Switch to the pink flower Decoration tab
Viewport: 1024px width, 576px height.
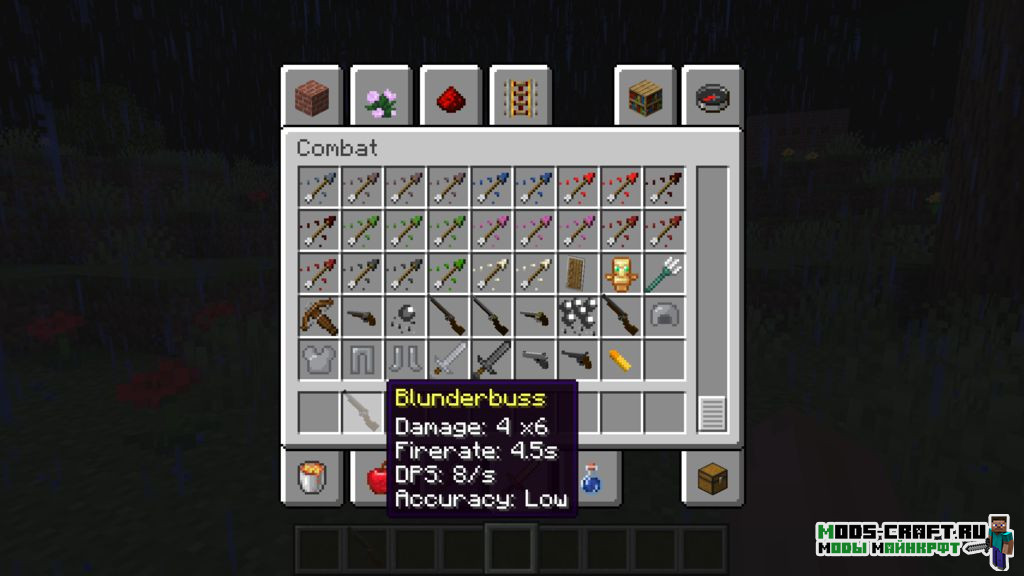(x=380, y=98)
